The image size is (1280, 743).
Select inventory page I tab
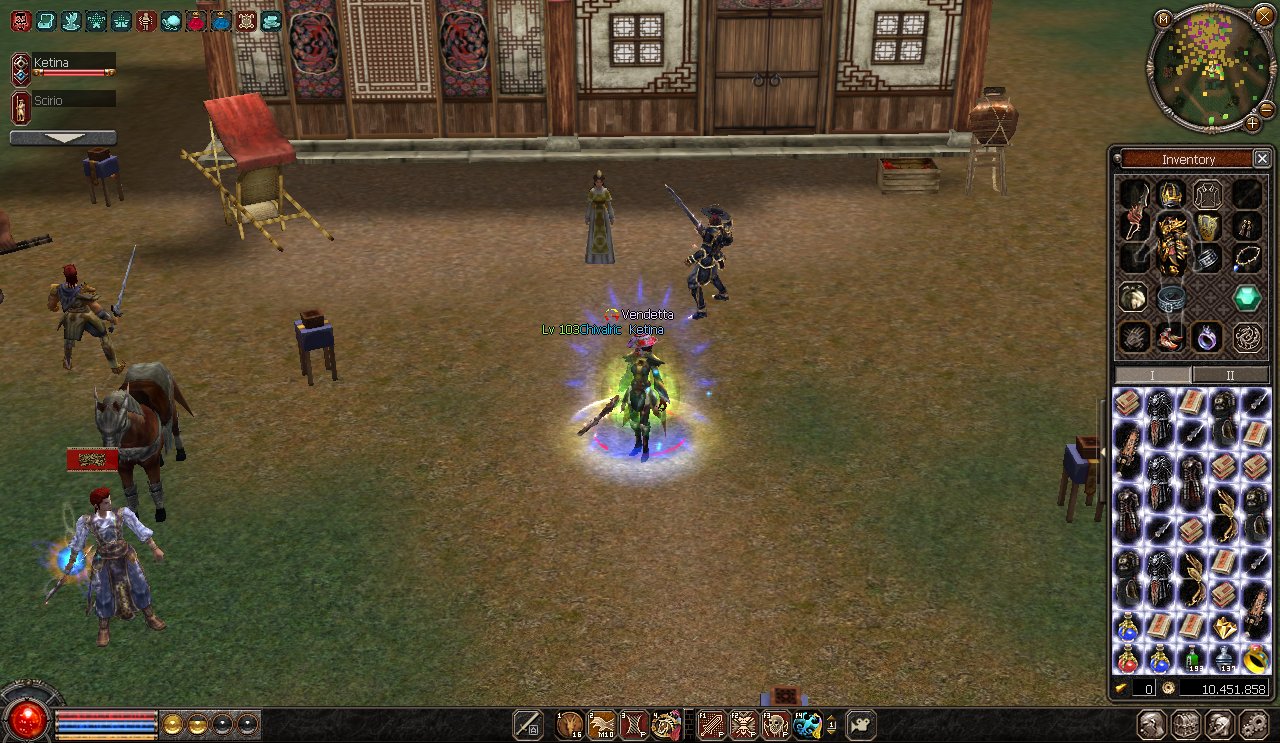[x=1152, y=375]
